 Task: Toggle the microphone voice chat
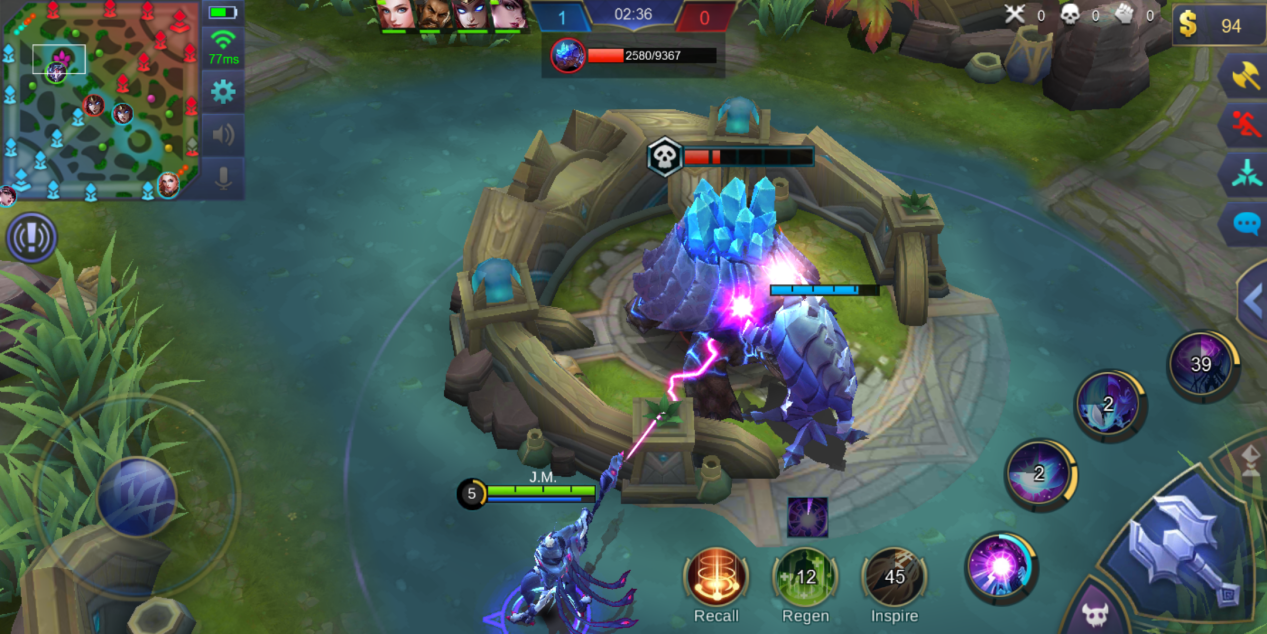coord(222,178)
